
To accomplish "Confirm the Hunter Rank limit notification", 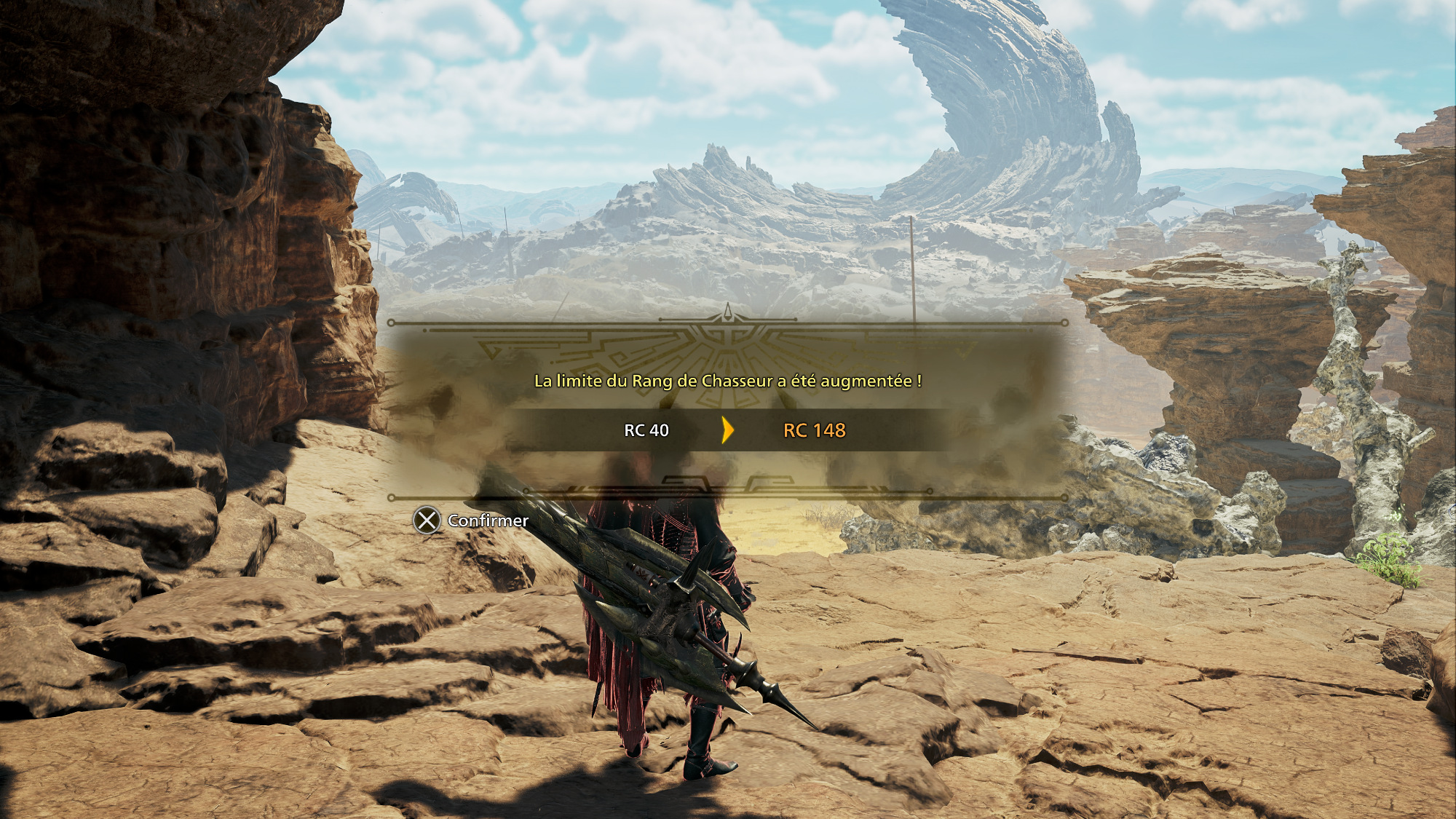I will [471, 521].
